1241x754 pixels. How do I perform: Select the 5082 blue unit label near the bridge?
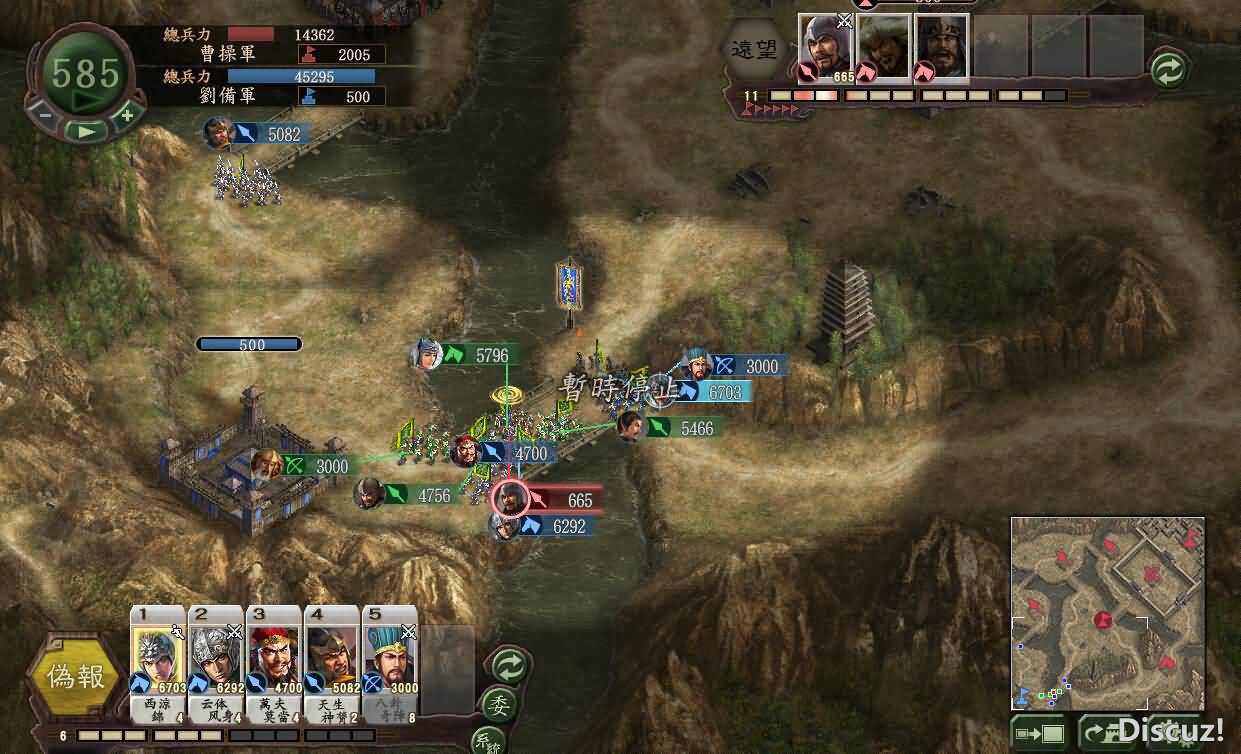(x=270, y=134)
